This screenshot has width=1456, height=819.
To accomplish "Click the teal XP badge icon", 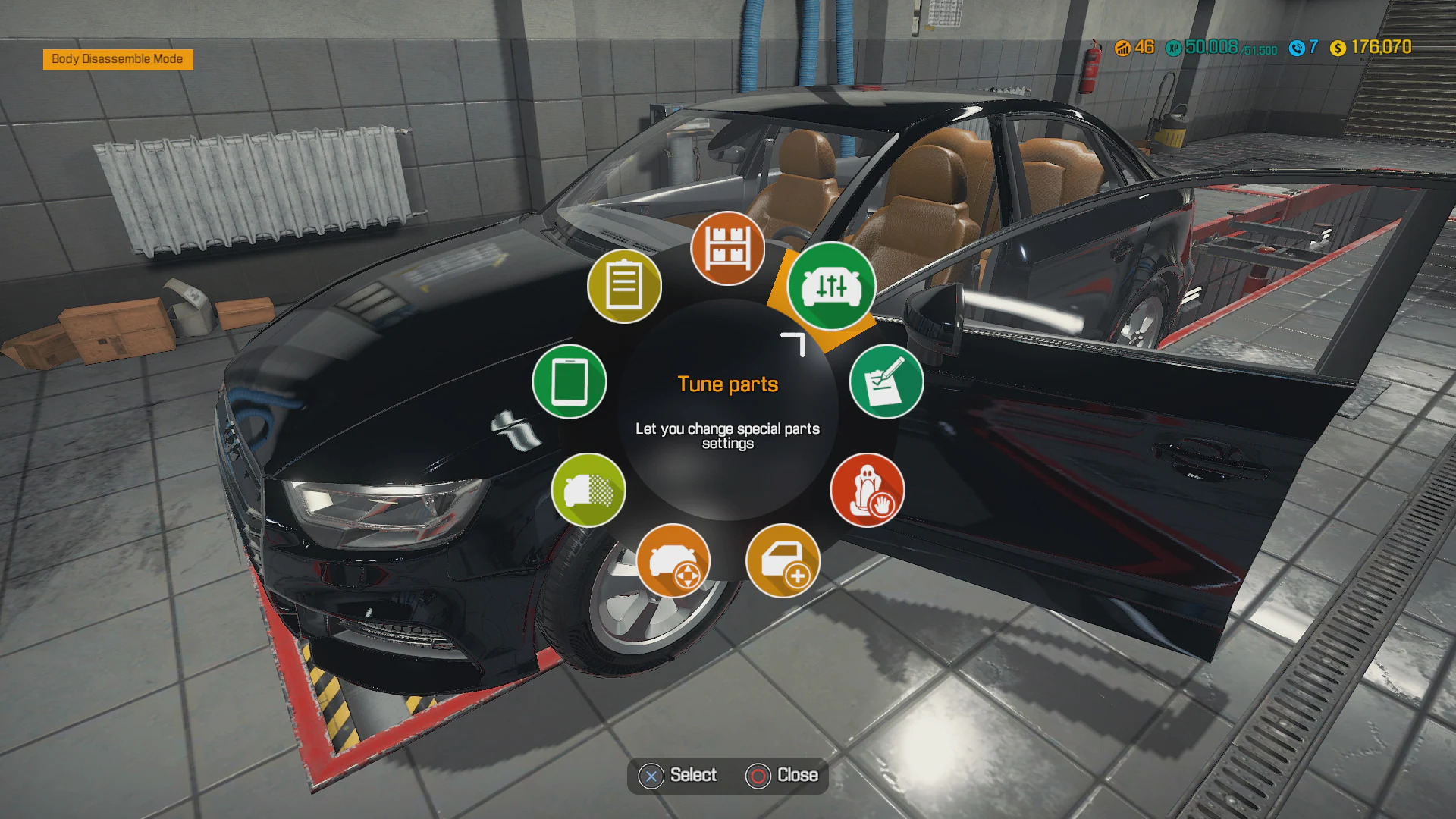I will coord(1173,47).
